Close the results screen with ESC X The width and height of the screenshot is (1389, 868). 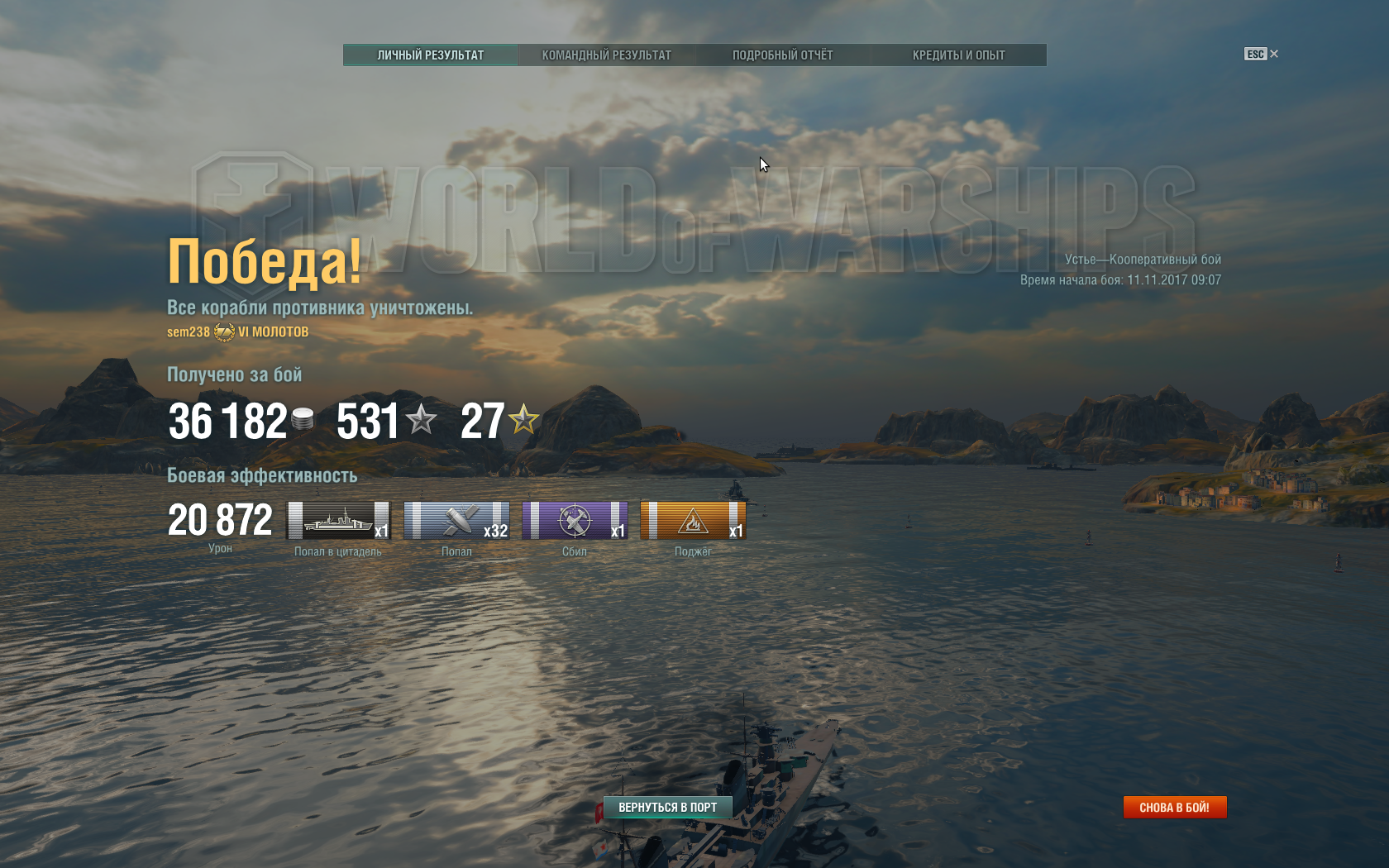click(1262, 54)
